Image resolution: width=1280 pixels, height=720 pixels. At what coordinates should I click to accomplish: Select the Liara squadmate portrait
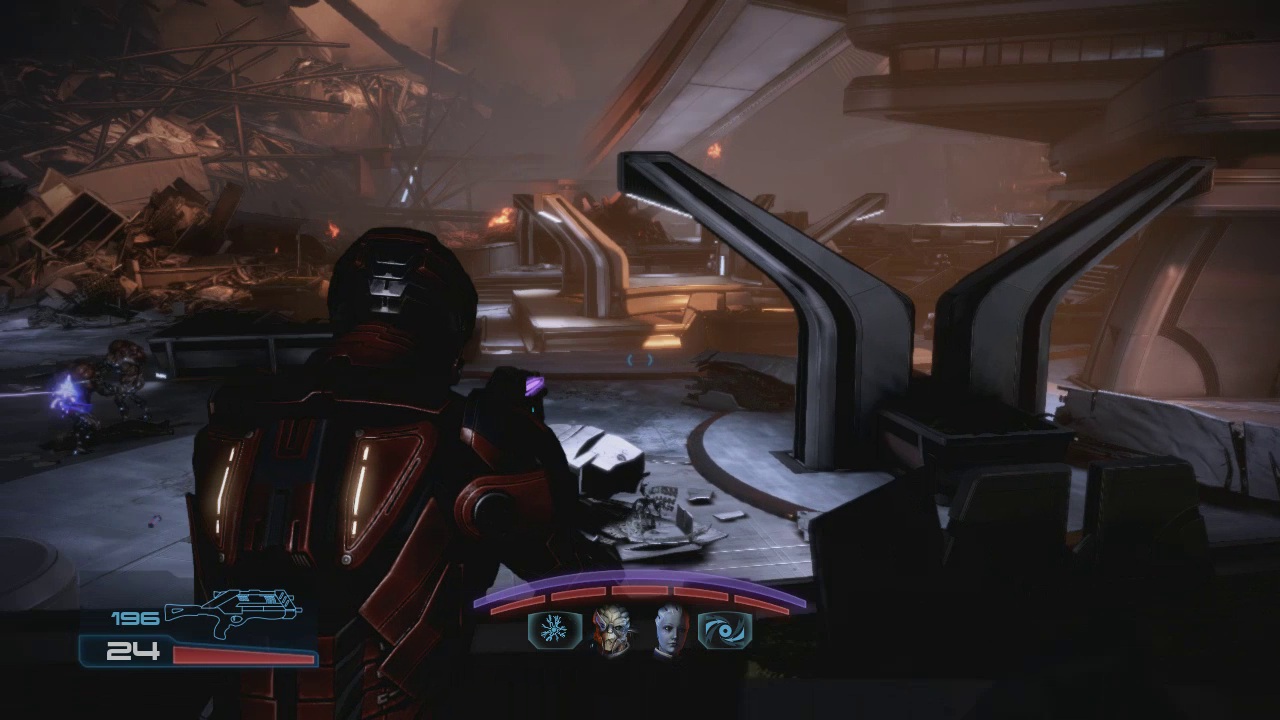pyautogui.click(x=670, y=631)
